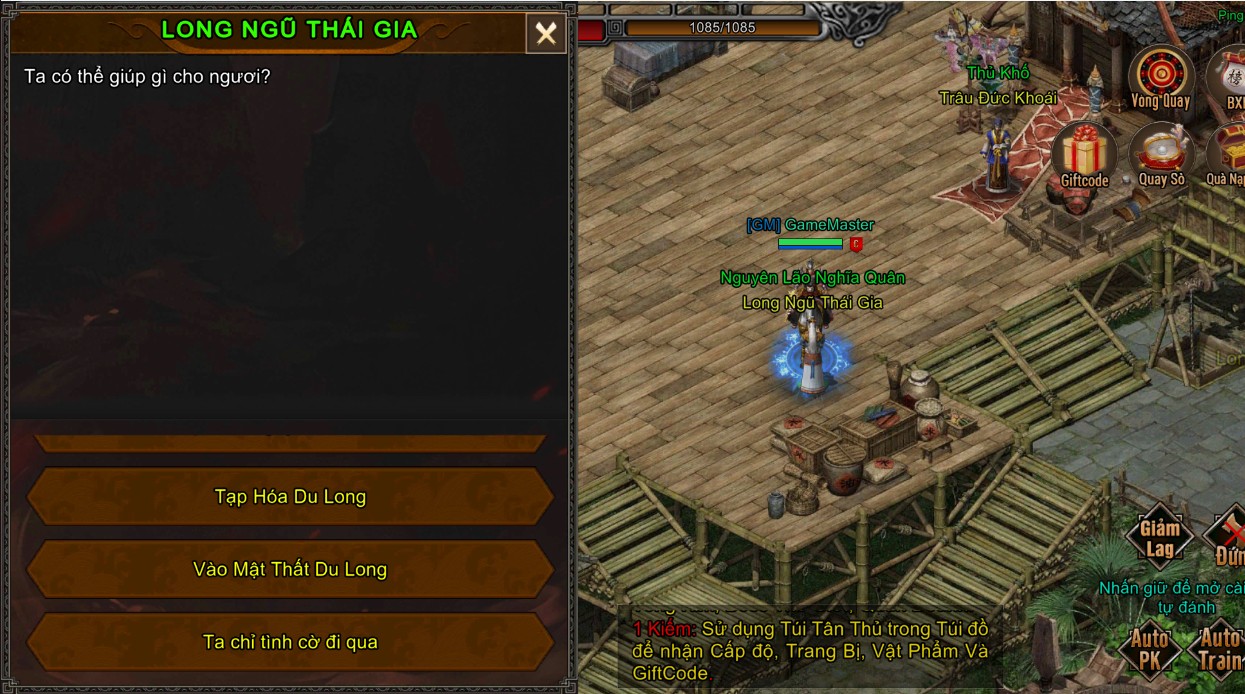
Task: Select Vào Mật Thất Du Long
Action: pos(290,569)
